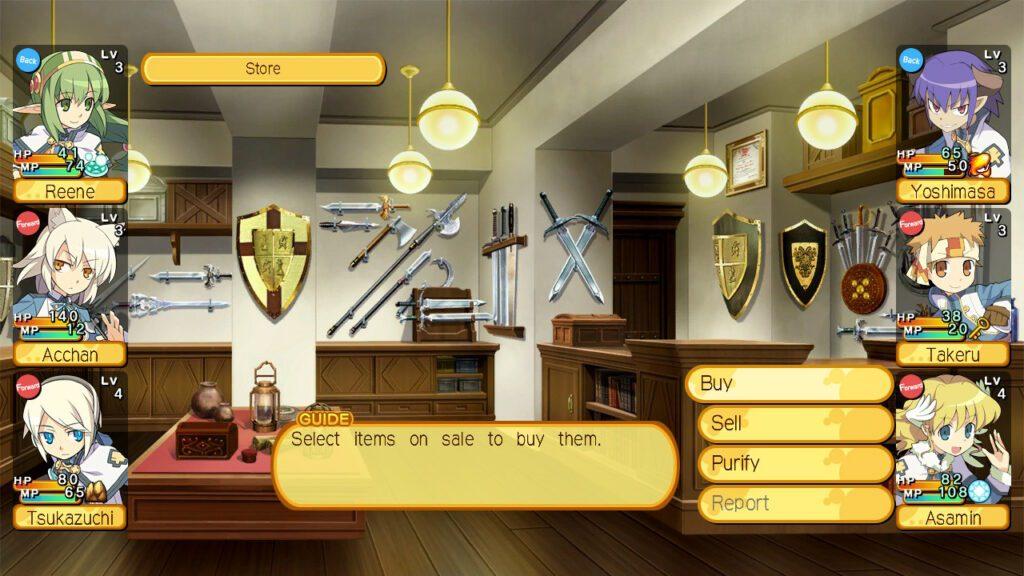Click the Store title banner
The height and width of the screenshot is (576, 1024).
coord(263,69)
